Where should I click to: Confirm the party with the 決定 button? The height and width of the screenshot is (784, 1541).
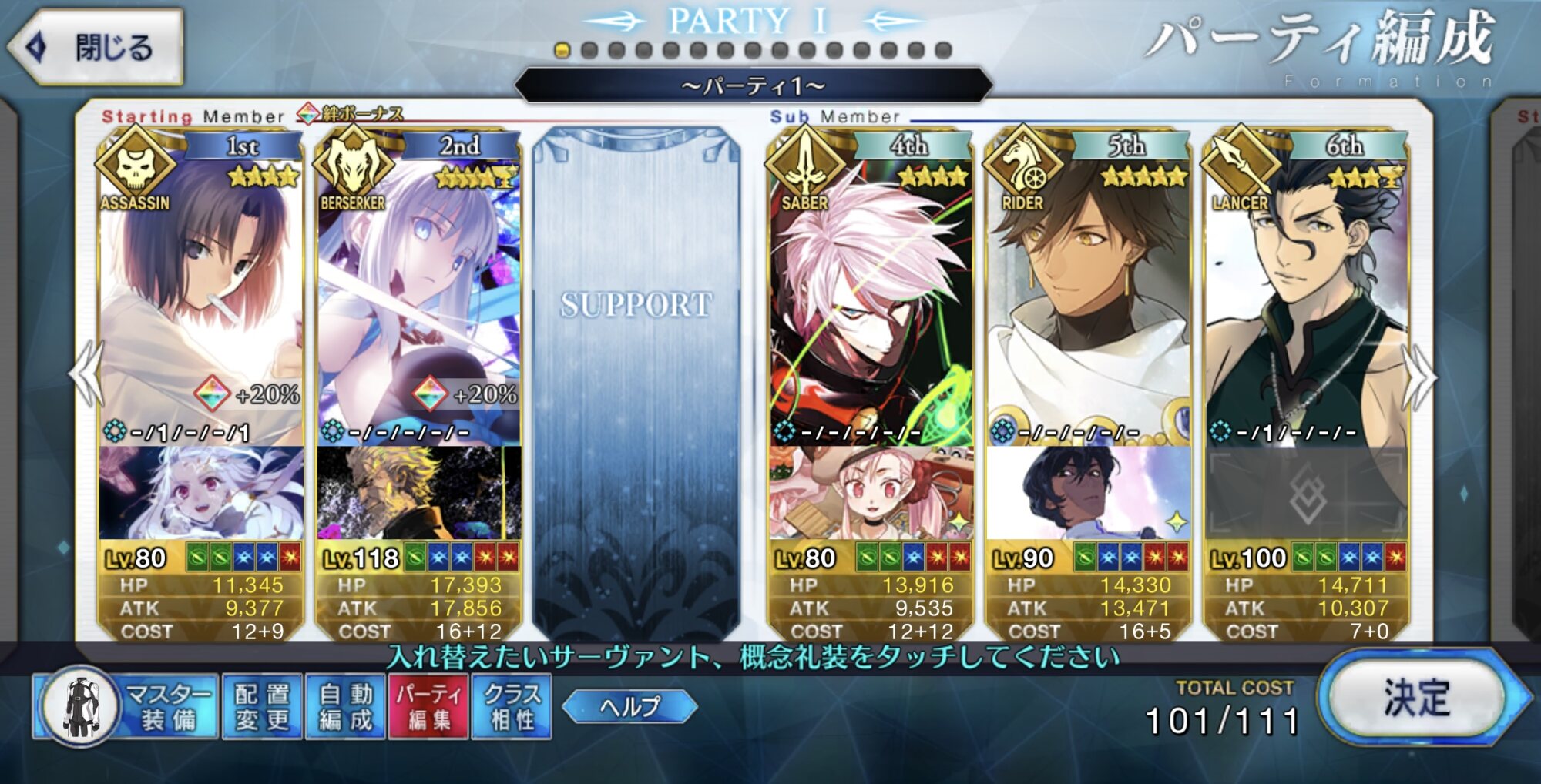click(x=1418, y=699)
